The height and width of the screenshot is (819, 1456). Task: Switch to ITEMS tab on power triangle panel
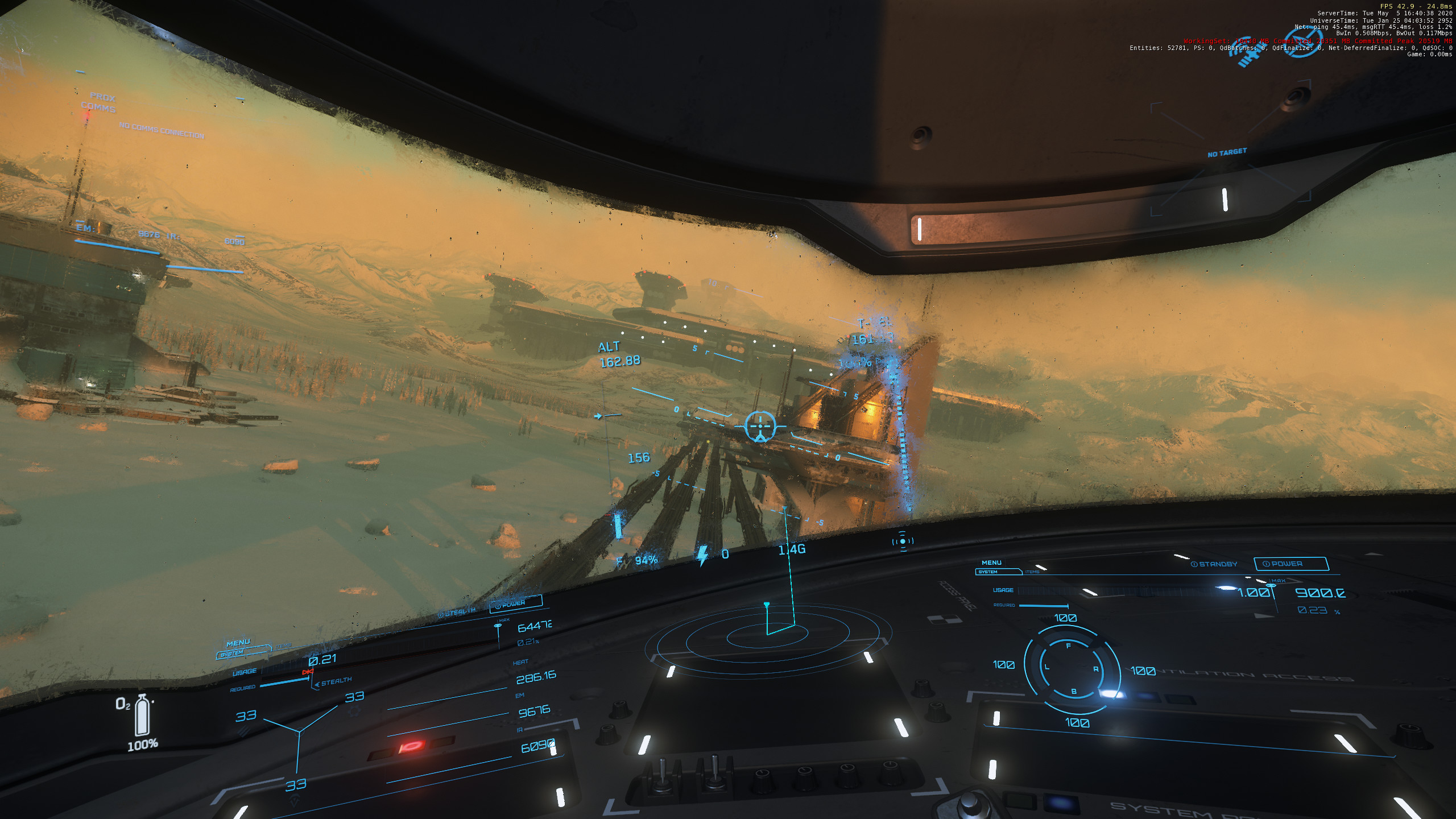(x=283, y=646)
